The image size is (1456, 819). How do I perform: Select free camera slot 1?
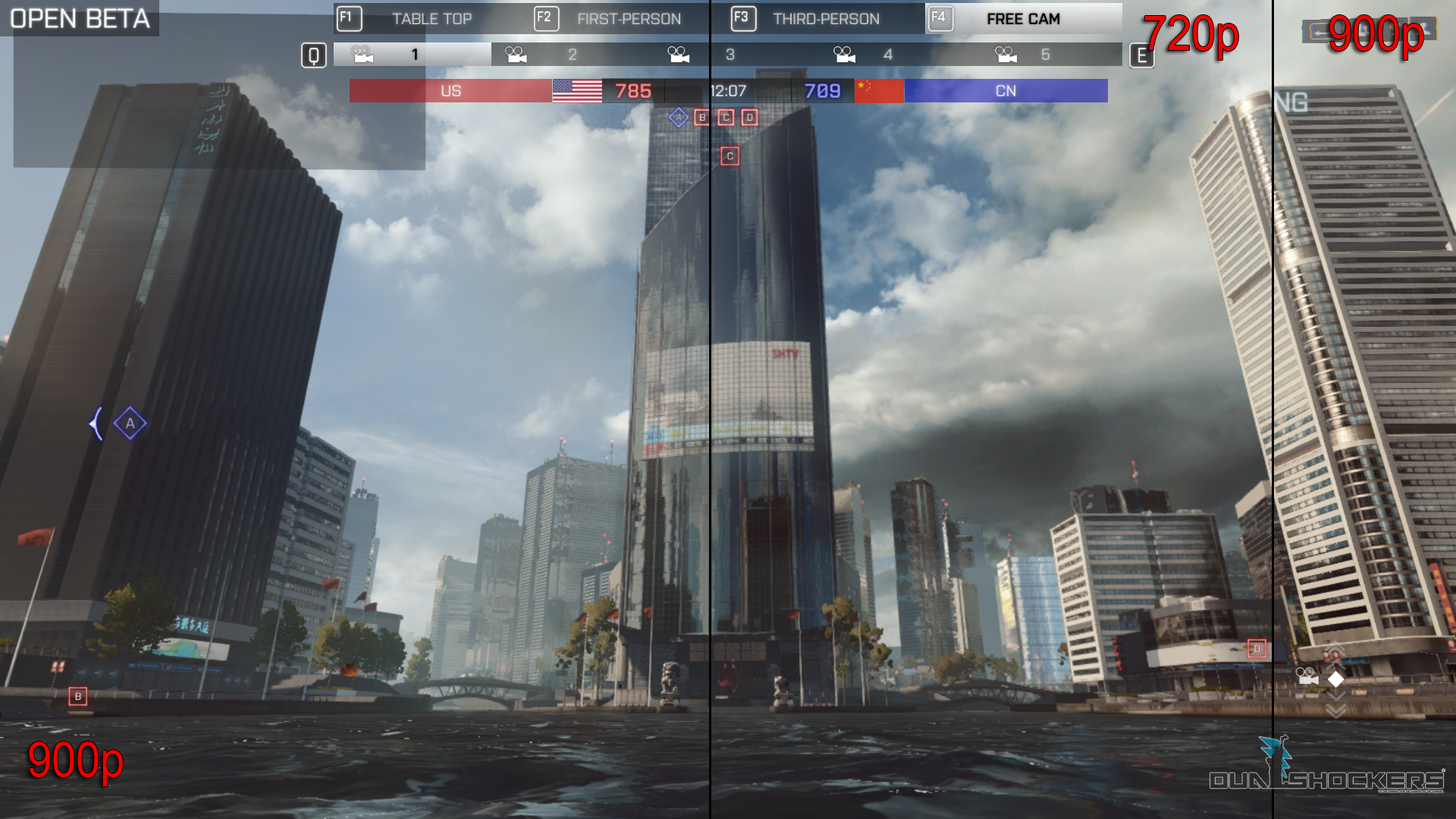click(413, 55)
